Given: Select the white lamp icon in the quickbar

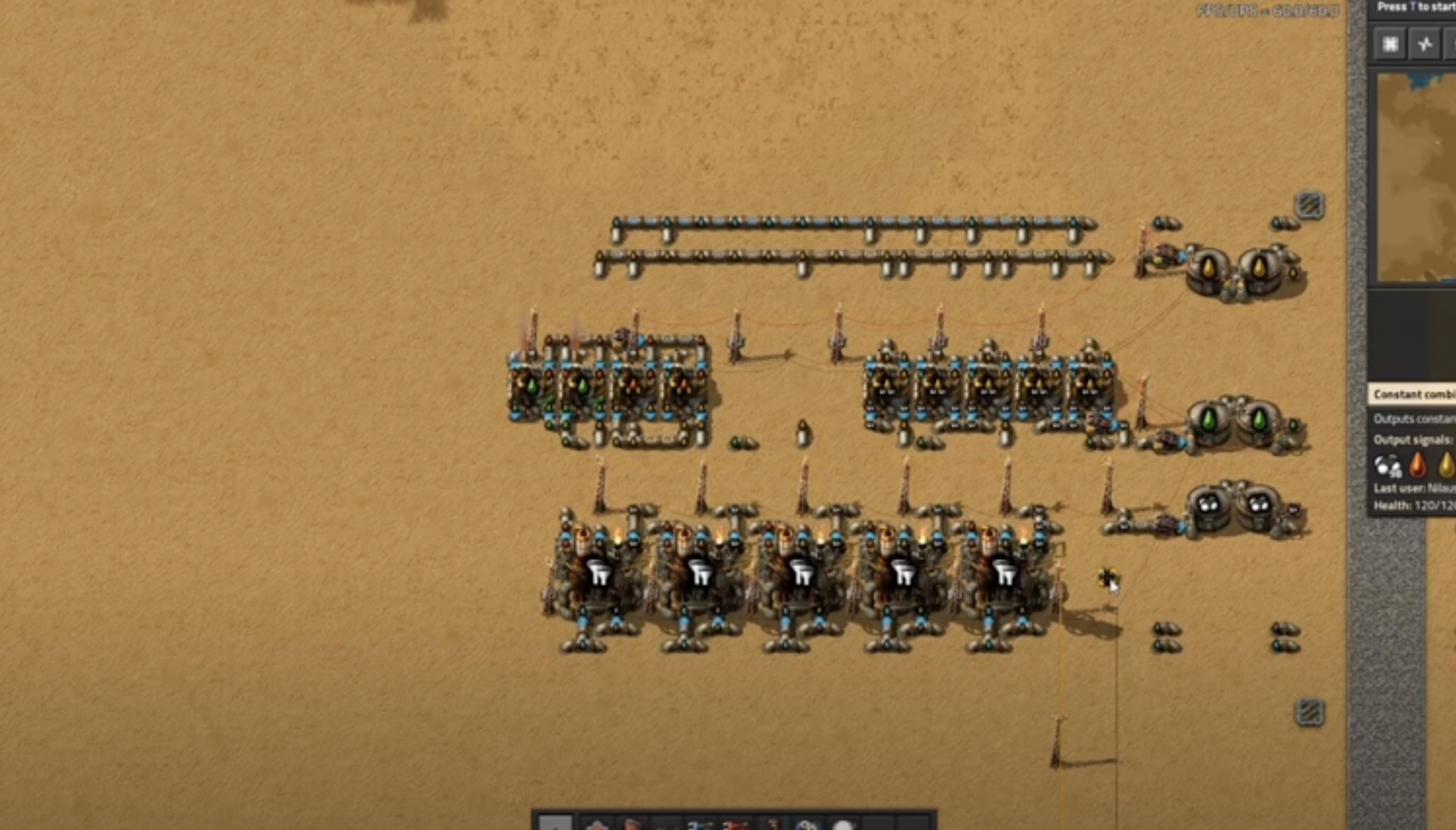Looking at the screenshot, I should tap(844, 824).
